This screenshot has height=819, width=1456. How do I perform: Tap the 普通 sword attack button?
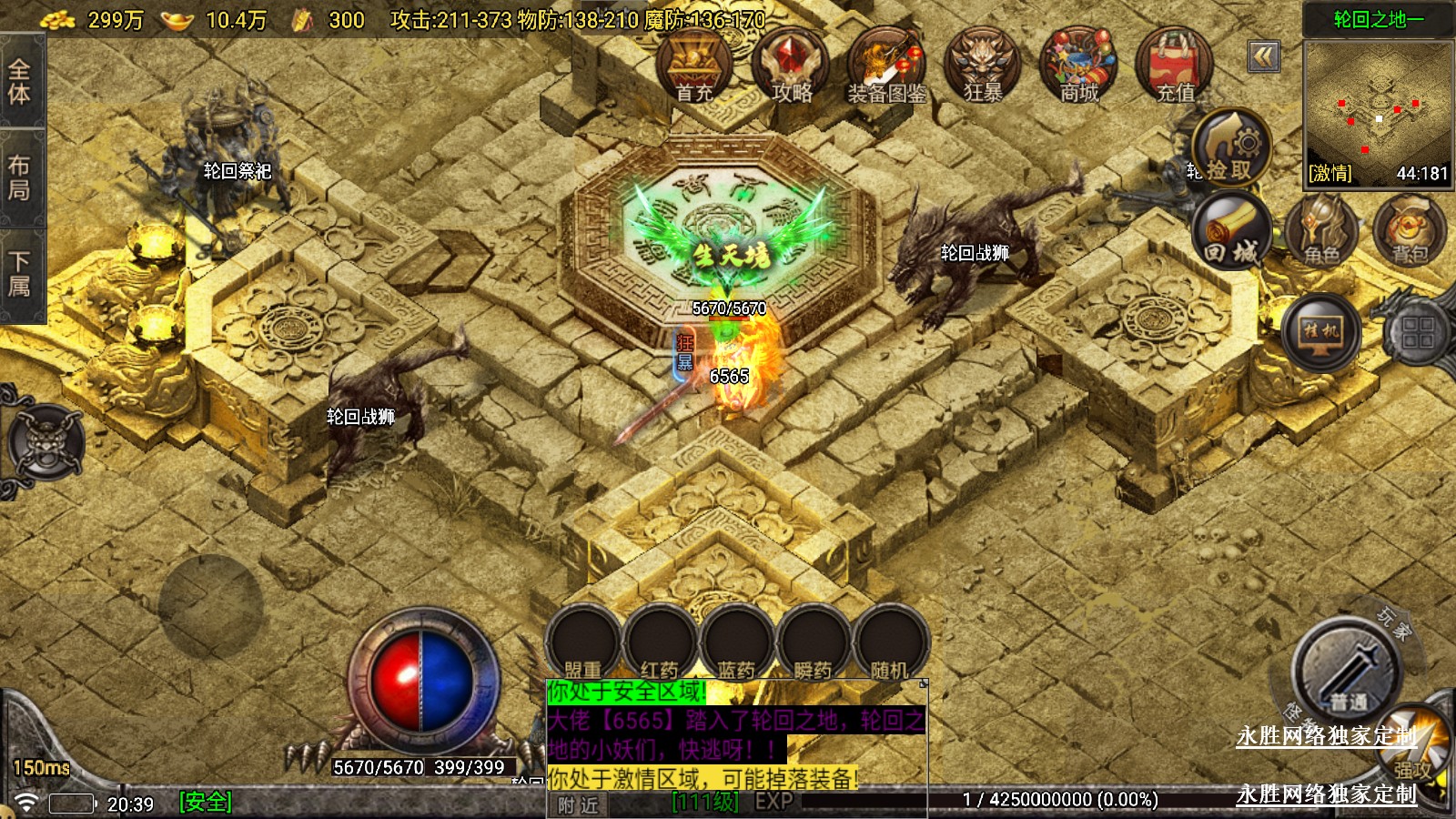(x=1347, y=673)
